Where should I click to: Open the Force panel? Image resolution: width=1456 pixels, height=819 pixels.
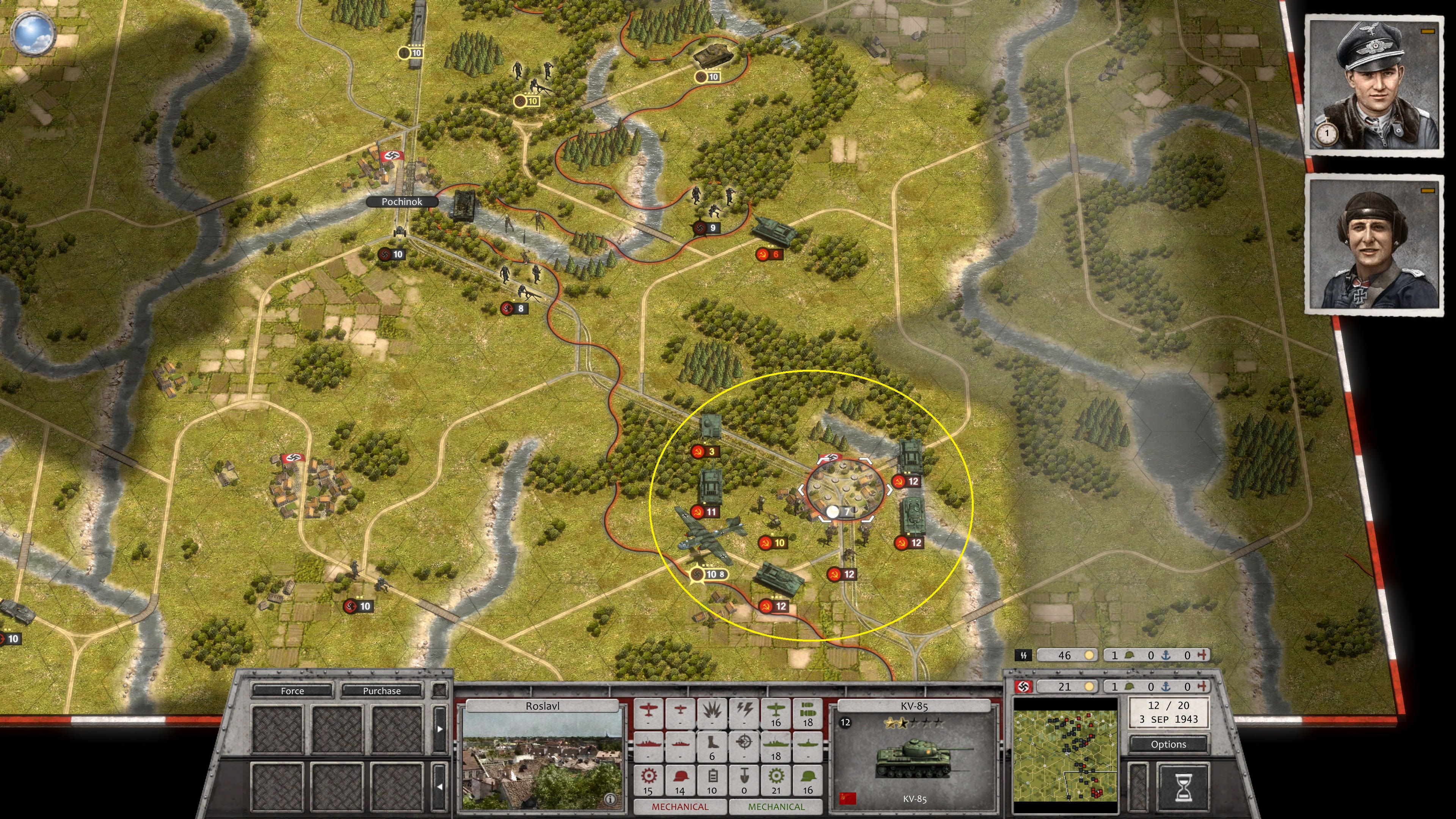click(x=293, y=691)
